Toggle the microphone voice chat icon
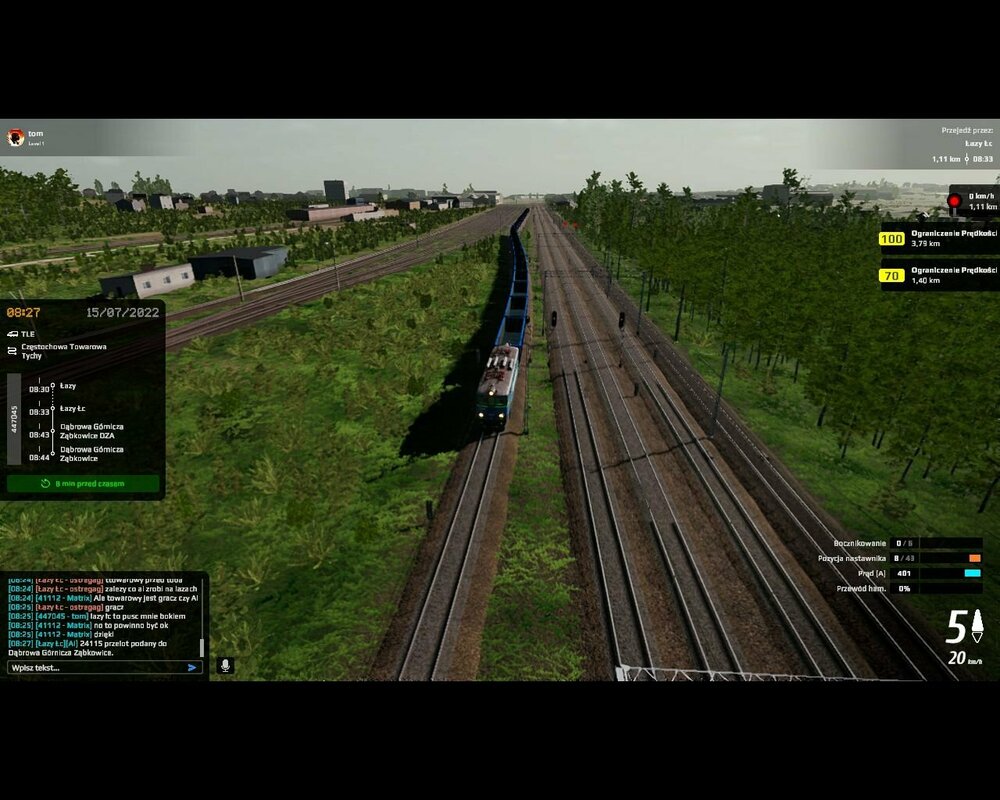Viewport: 1000px width, 800px height. click(226, 665)
